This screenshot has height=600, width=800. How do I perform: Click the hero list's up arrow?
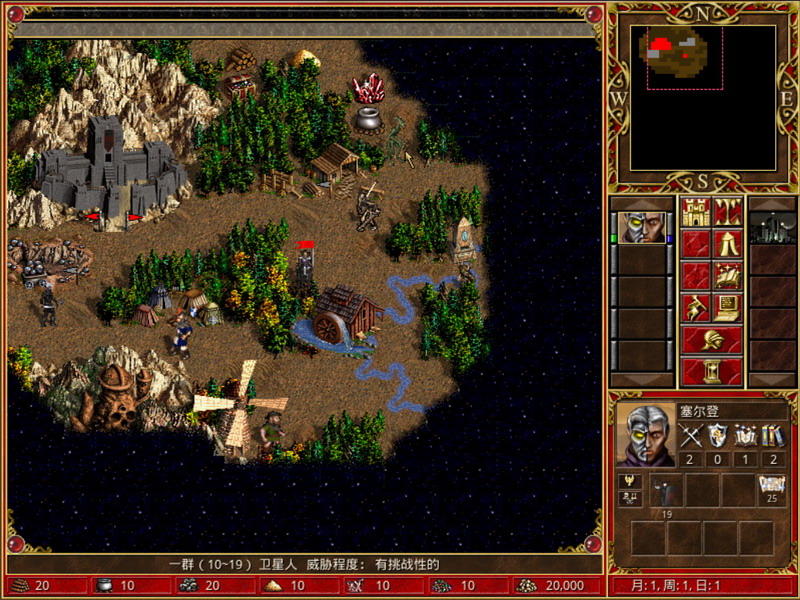(640, 203)
